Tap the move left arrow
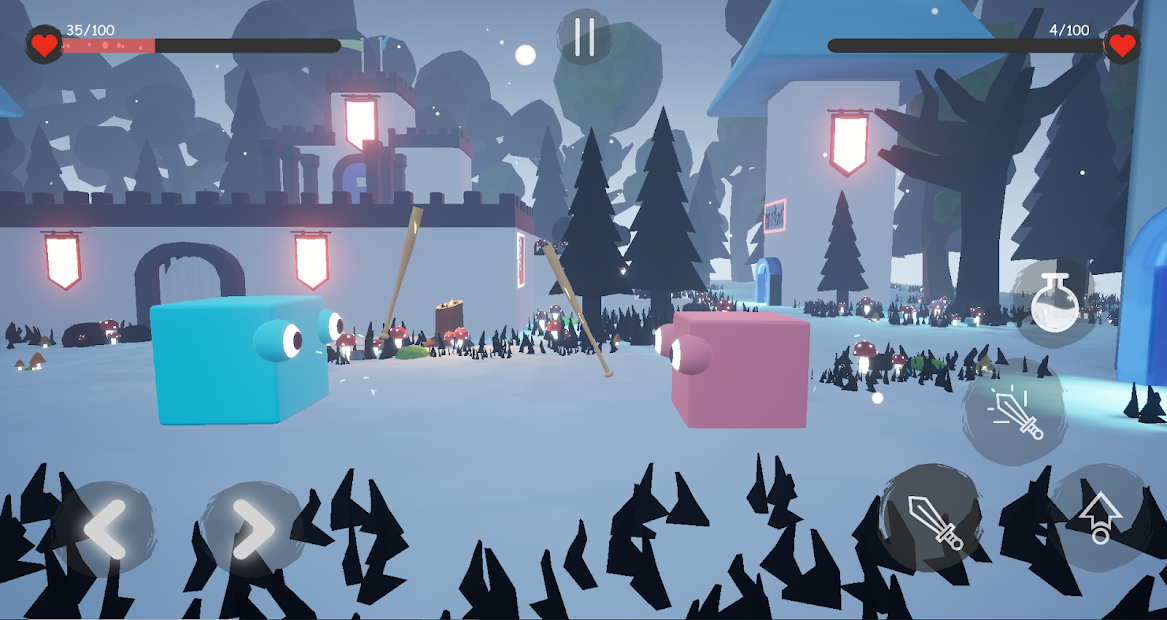The image size is (1167, 620). [104, 529]
